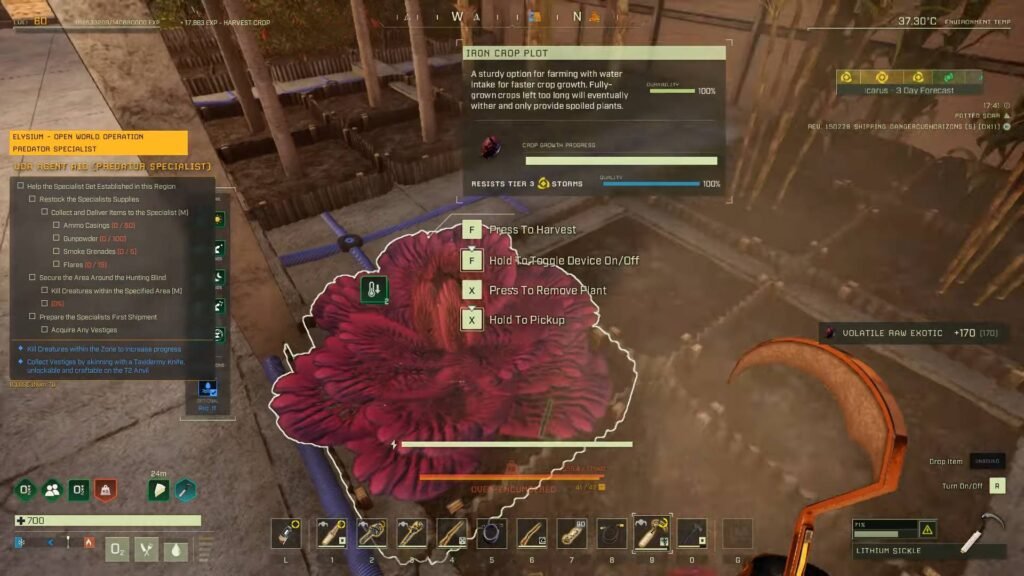Image resolution: width=1024 pixels, height=576 pixels.
Task: Tick the Gunpowder objective checkbox
Action: point(56,238)
